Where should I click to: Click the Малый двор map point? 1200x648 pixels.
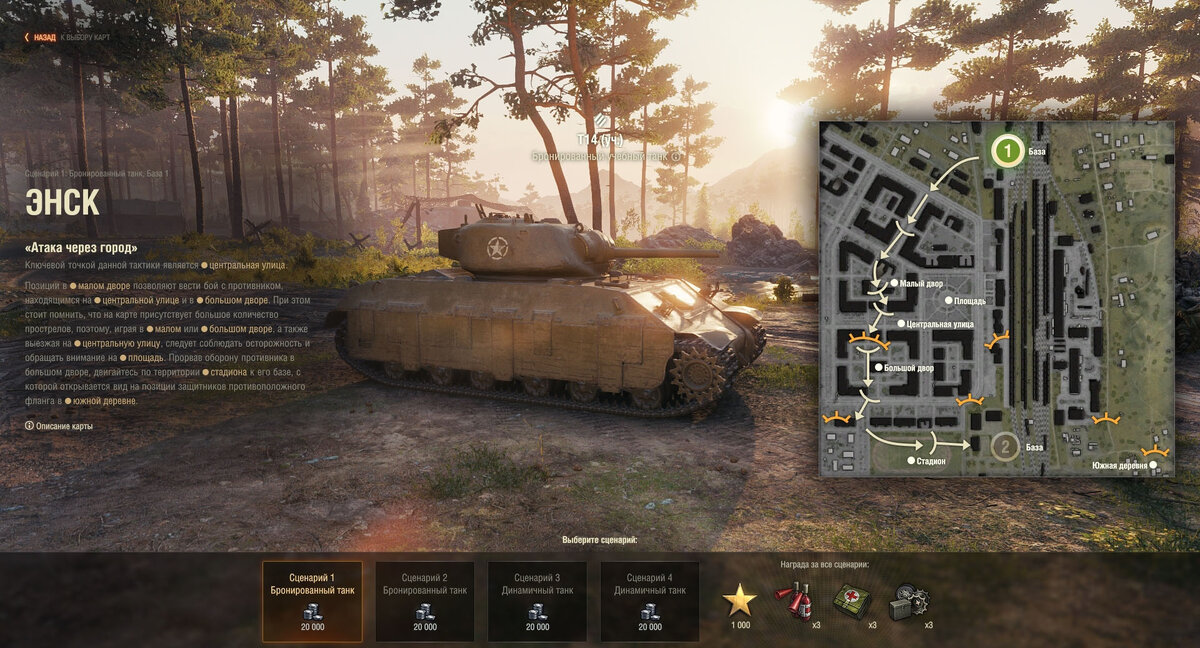click(894, 284)
